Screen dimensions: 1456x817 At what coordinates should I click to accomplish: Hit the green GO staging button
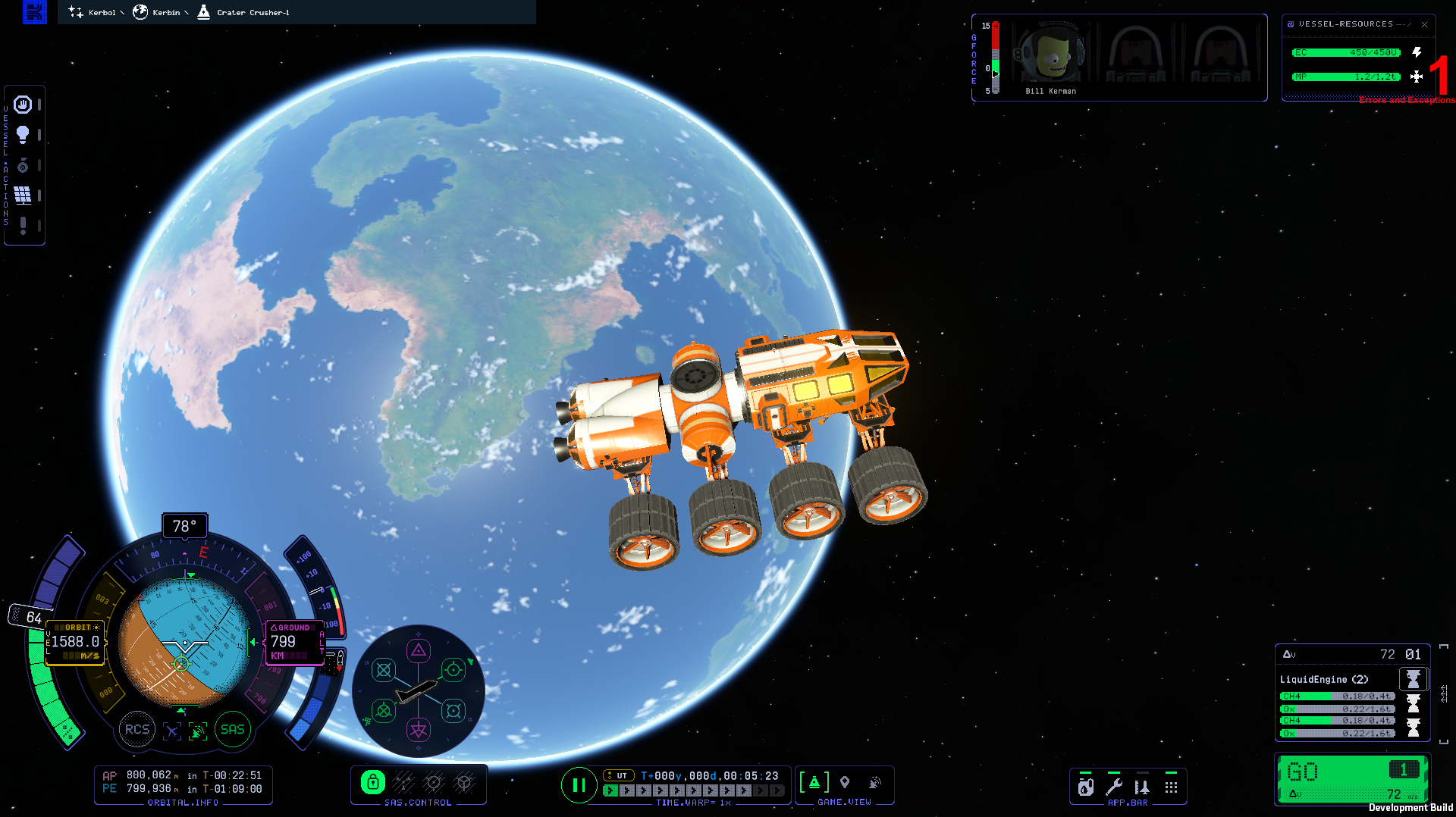click(1335, 773)
